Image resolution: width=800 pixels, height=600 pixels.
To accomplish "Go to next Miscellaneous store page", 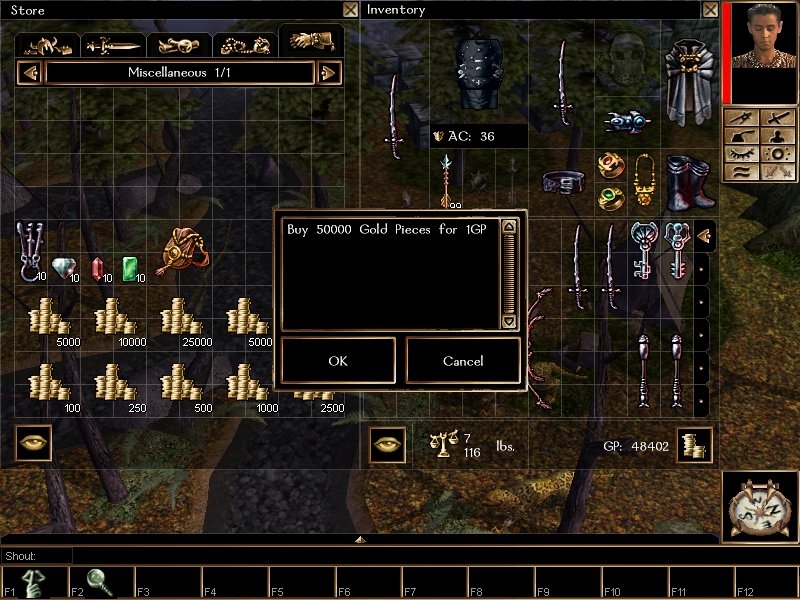I will (x=329, y=73).
